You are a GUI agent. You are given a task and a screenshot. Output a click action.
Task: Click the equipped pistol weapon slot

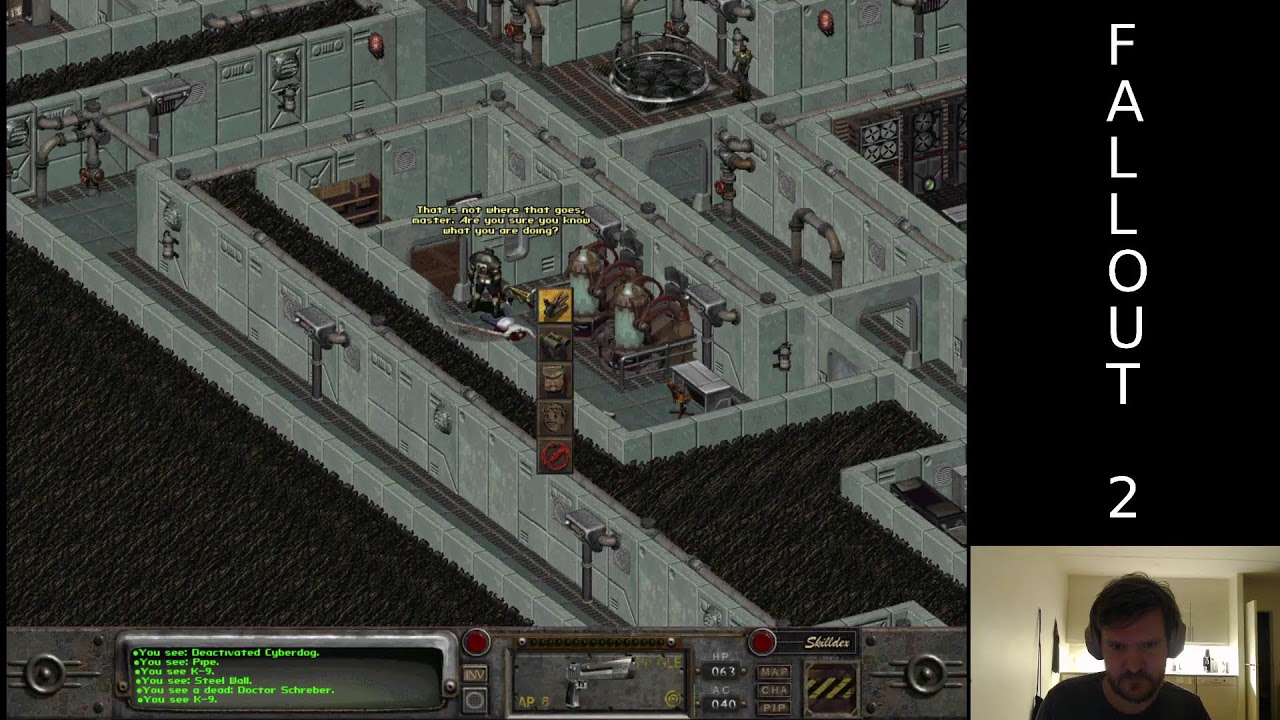[598, 682]
